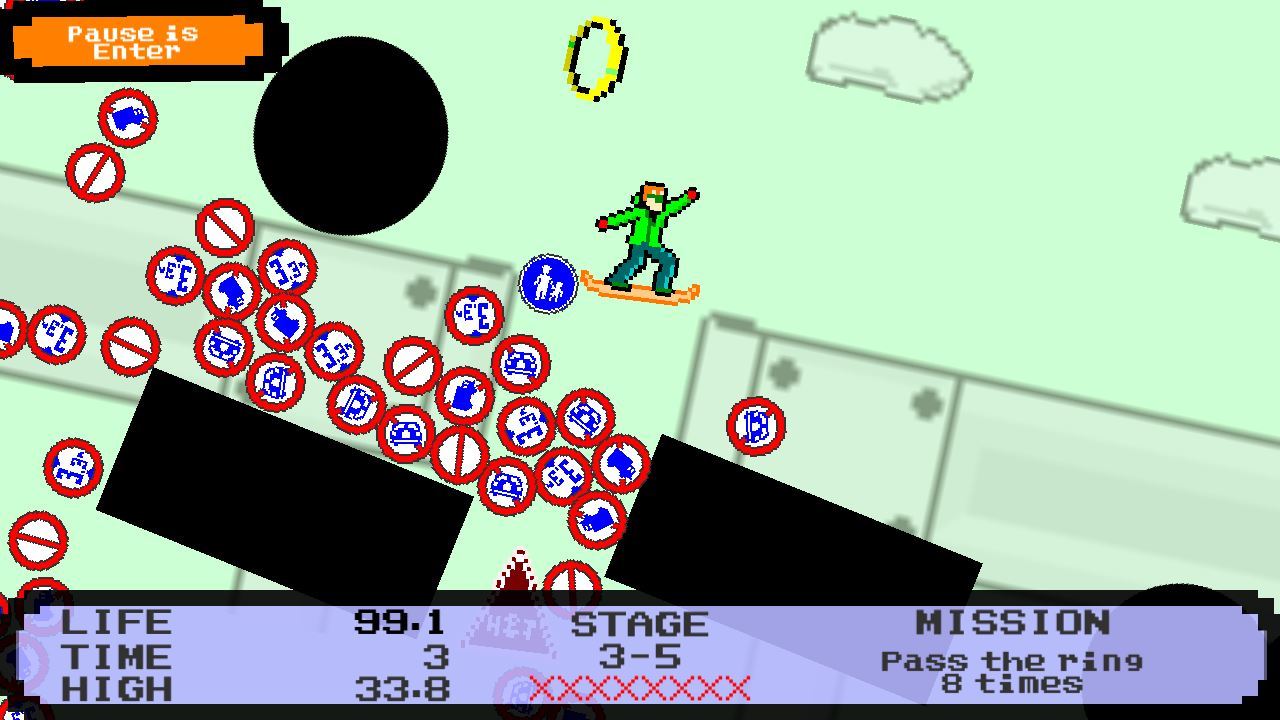Click the MISSION heading in the HUD
The height and width of the screenshot is (720, 1280).
click(x=1017, y=622)
